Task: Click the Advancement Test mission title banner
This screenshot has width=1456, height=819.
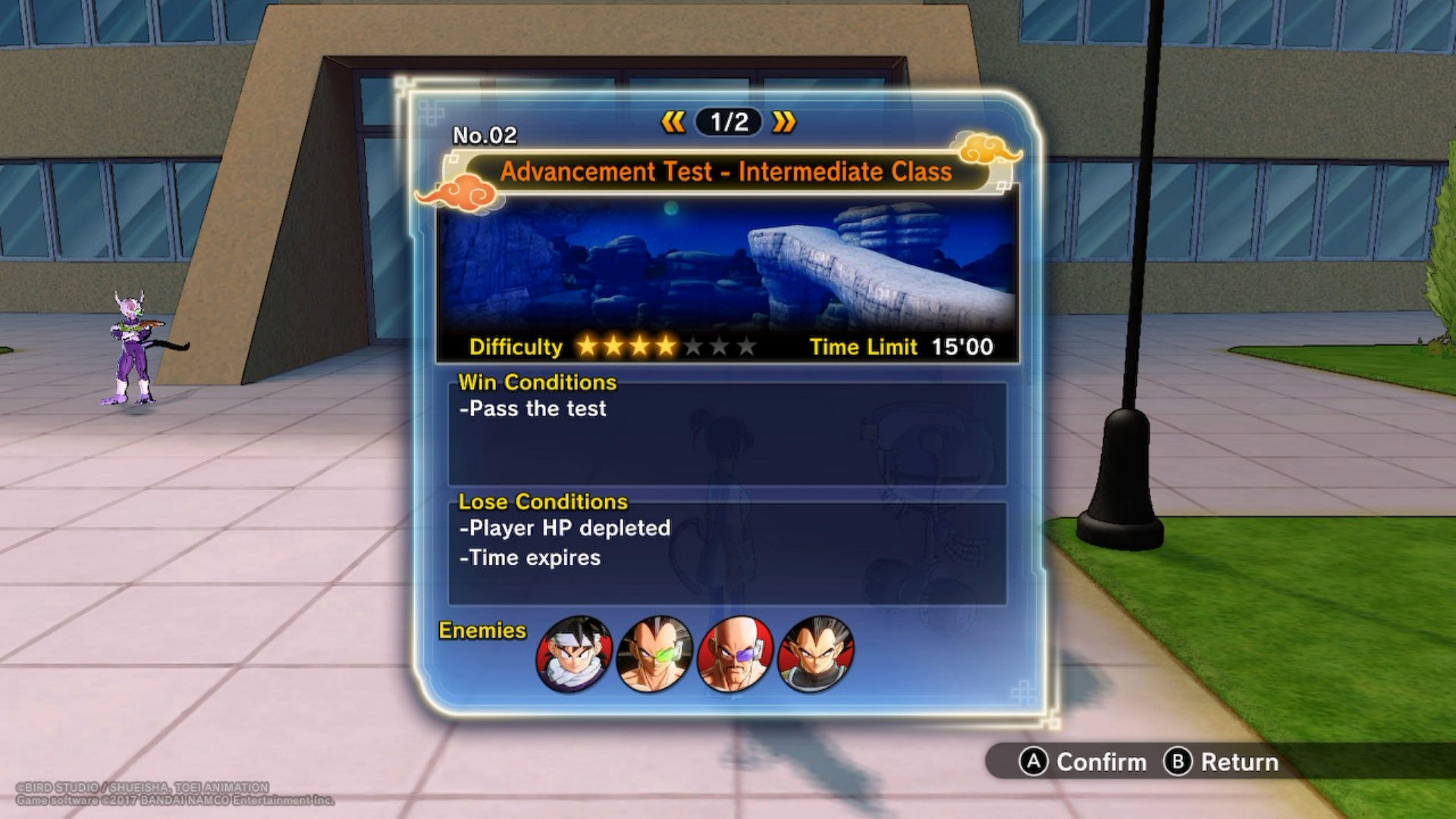Action: 726,172
